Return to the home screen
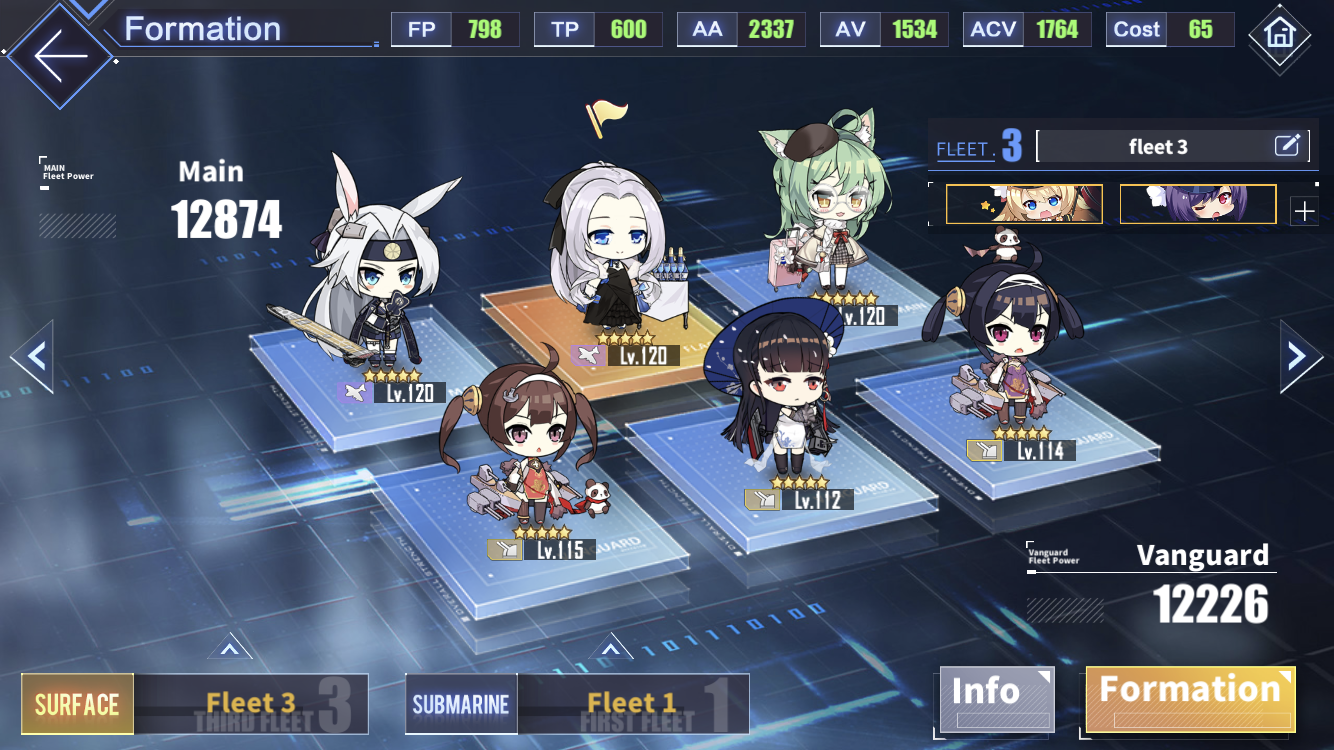 click(1279, 33)
